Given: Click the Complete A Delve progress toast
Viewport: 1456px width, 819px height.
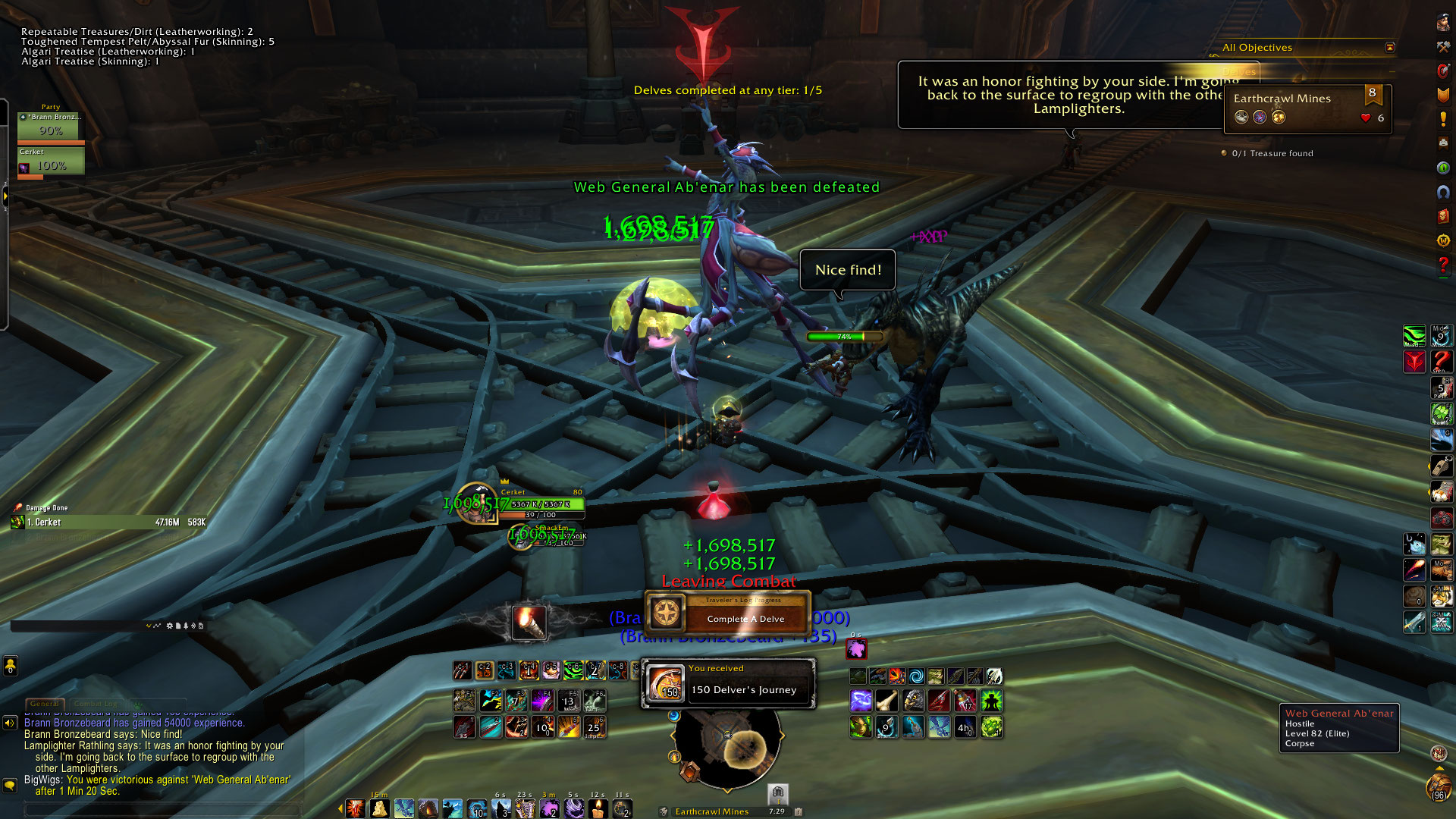Looking at the screenshot, I should [728, 613].
